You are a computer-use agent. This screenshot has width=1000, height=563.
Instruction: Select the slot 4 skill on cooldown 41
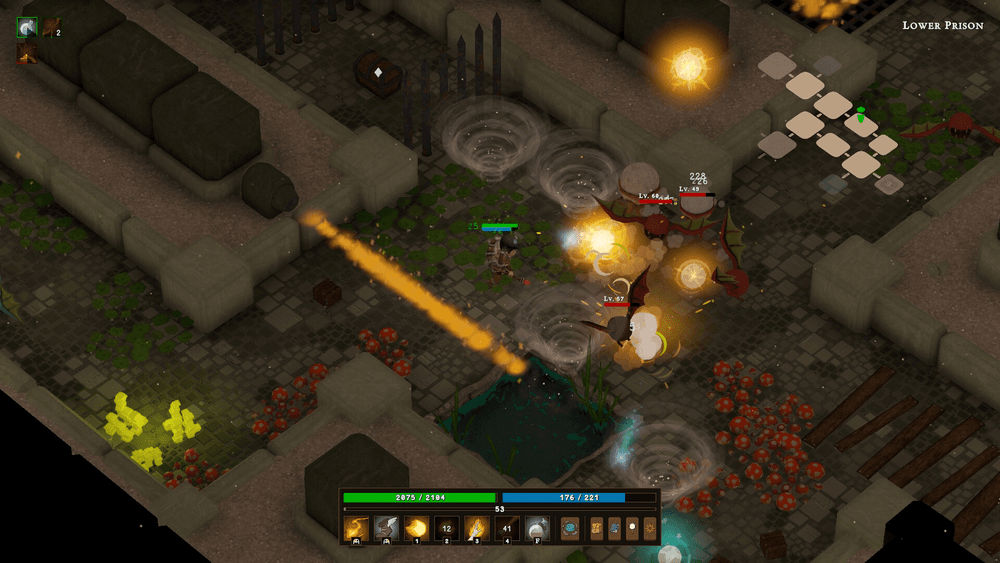[507, 527]
